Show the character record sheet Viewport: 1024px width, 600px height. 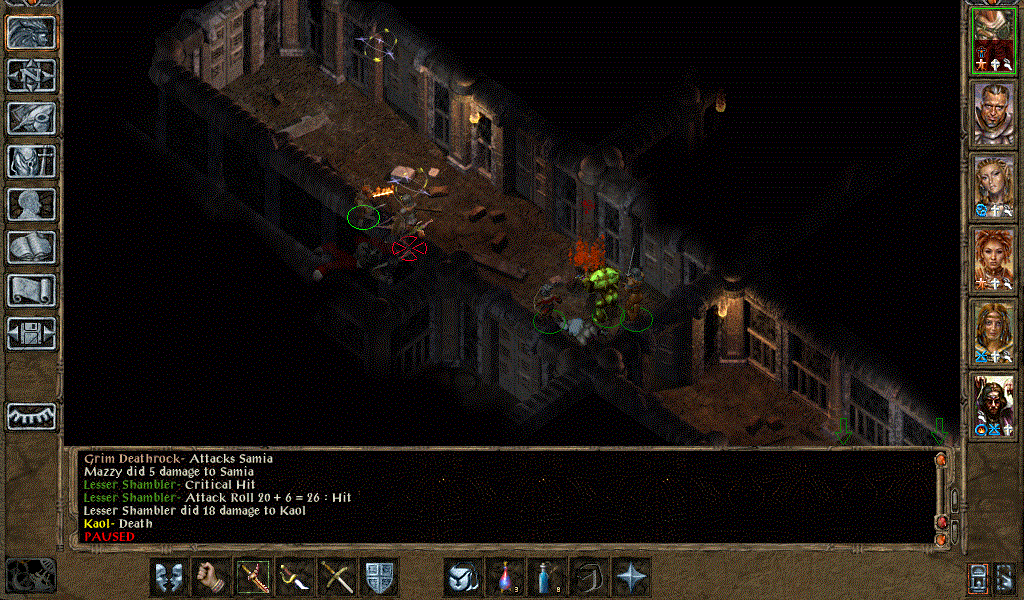coord(31,204)
